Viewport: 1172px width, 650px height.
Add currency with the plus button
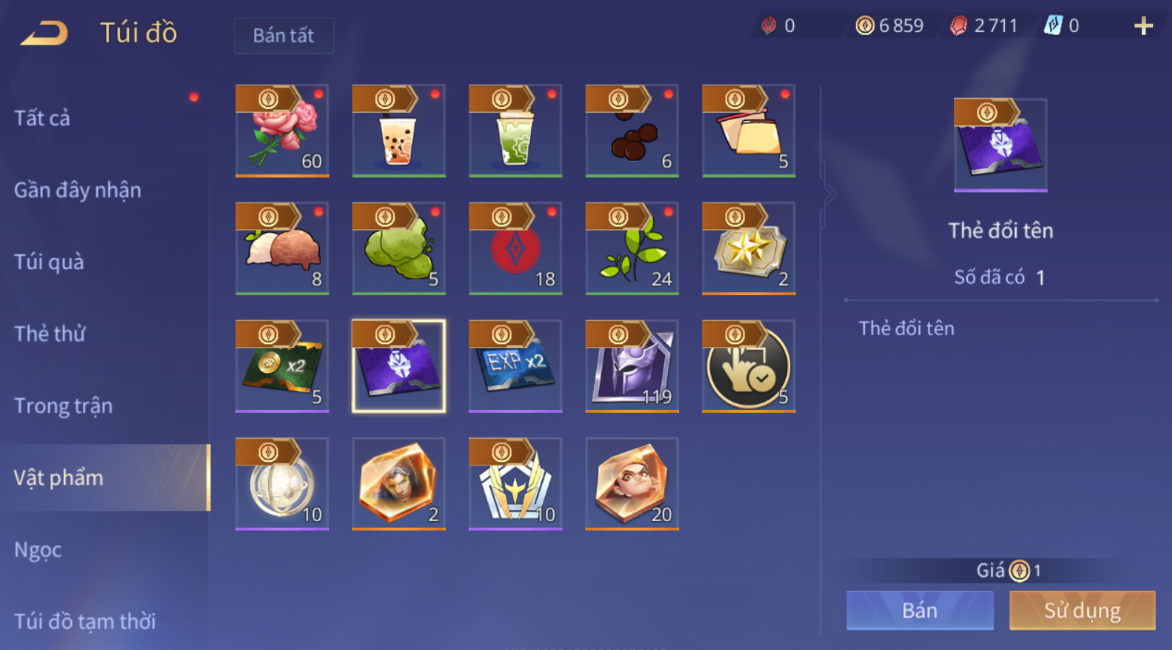click(1143, 27)
